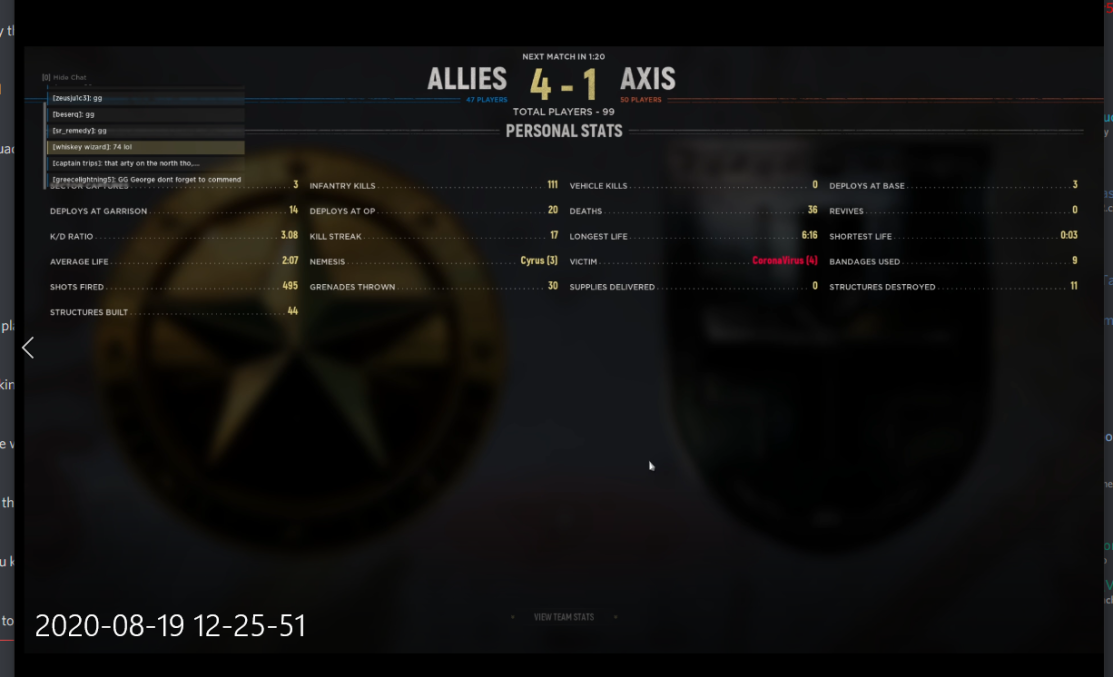Screen dimensions: 1113x677
Task: Click greecelightning5's GG George chat message
Action: 146,179
